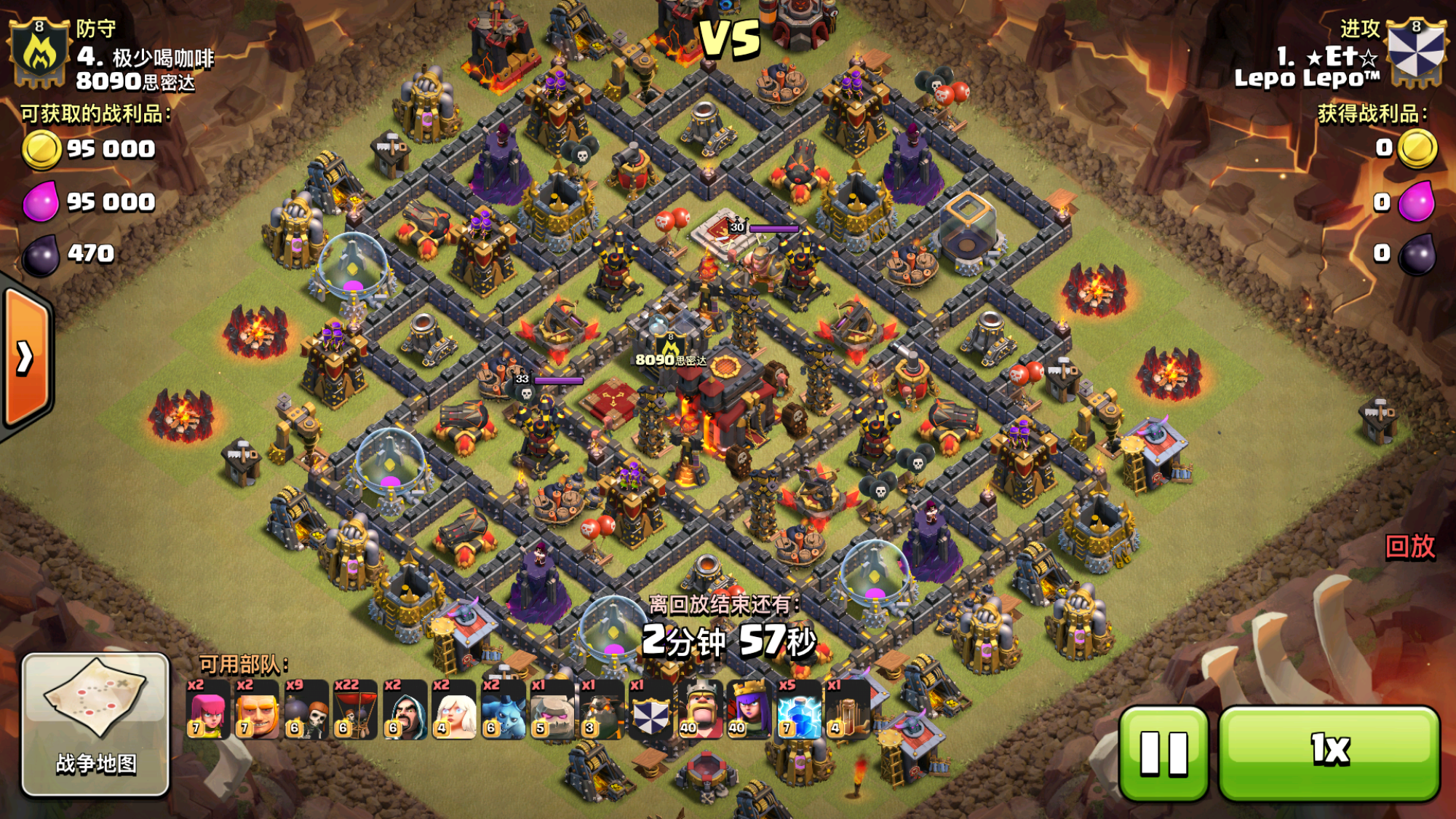Tap the attacker's clan badge
The height and width of the screenshot is (819, 1456).
pyautogui.click(x=1415, y=52)
